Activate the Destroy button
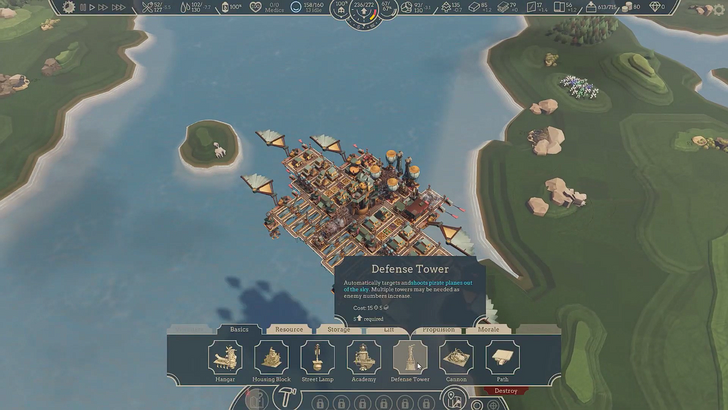728x410 pixels. click(506, 391)
